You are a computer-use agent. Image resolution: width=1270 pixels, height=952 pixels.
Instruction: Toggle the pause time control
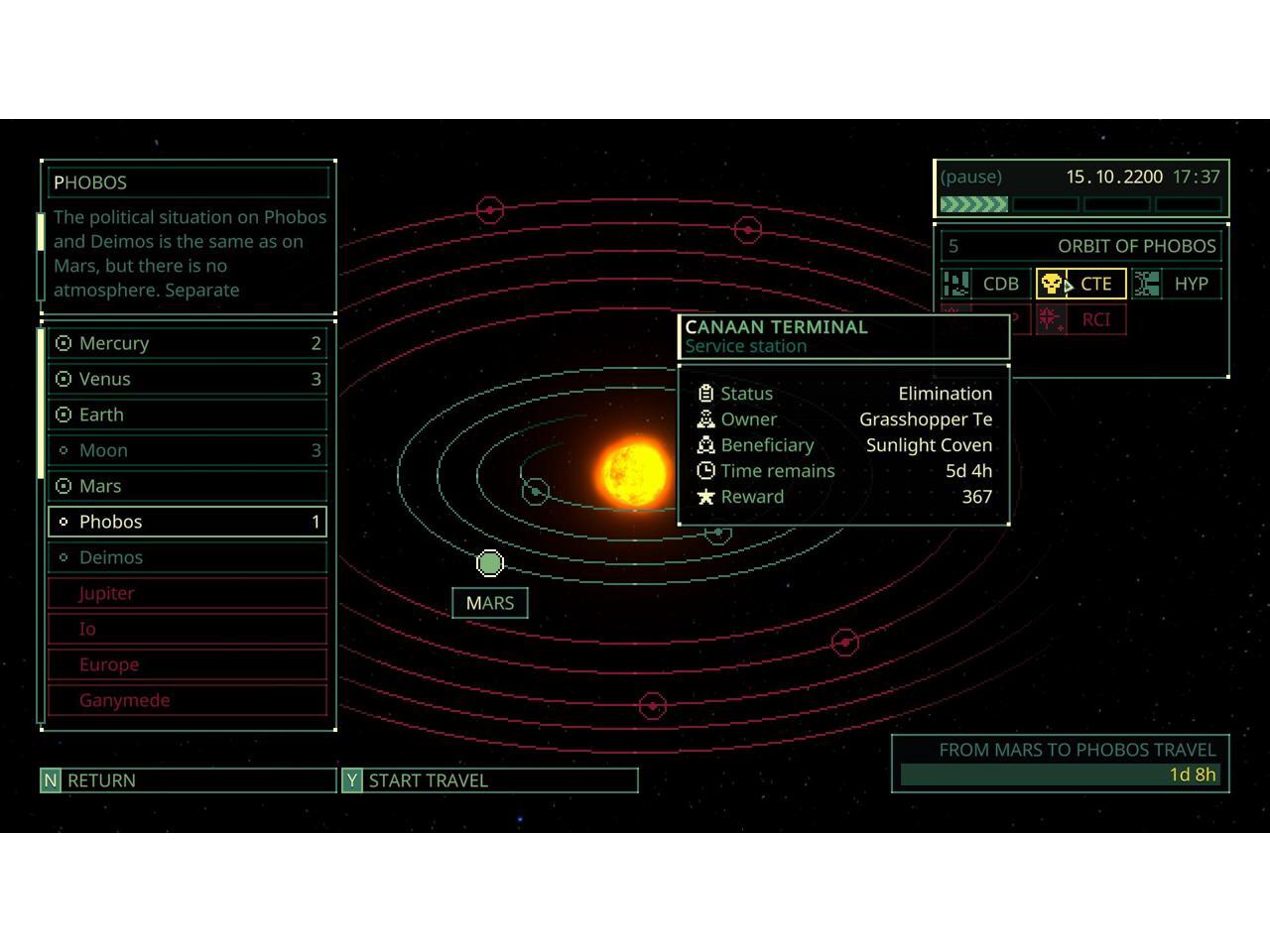(x=971, y=177)
